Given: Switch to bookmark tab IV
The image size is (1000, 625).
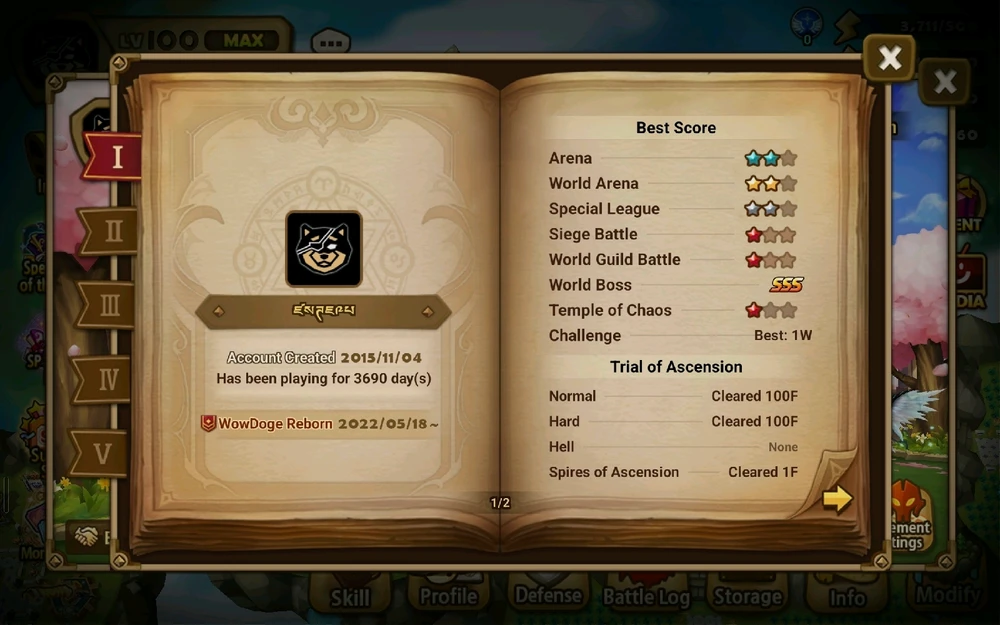Looking at the screenshot, I should (106, 380).
